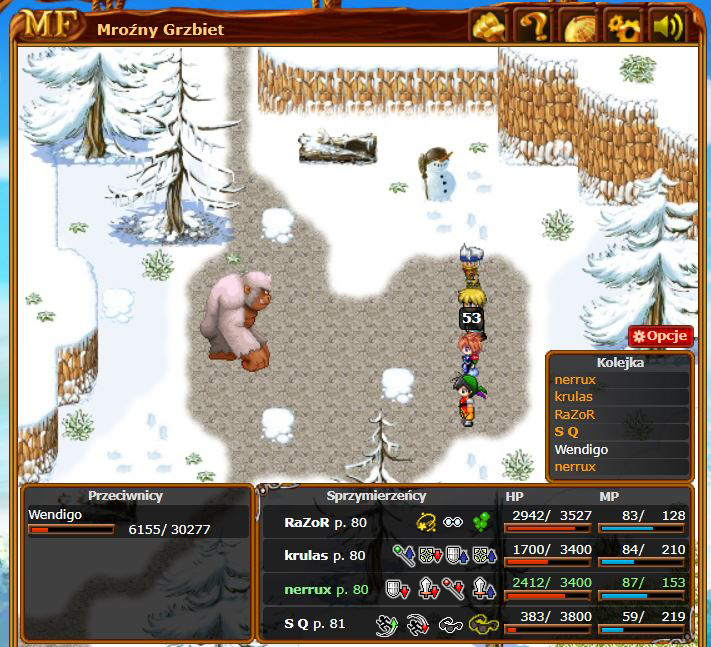
Task: Open settings with the gears icon
Action: [624, 25]
